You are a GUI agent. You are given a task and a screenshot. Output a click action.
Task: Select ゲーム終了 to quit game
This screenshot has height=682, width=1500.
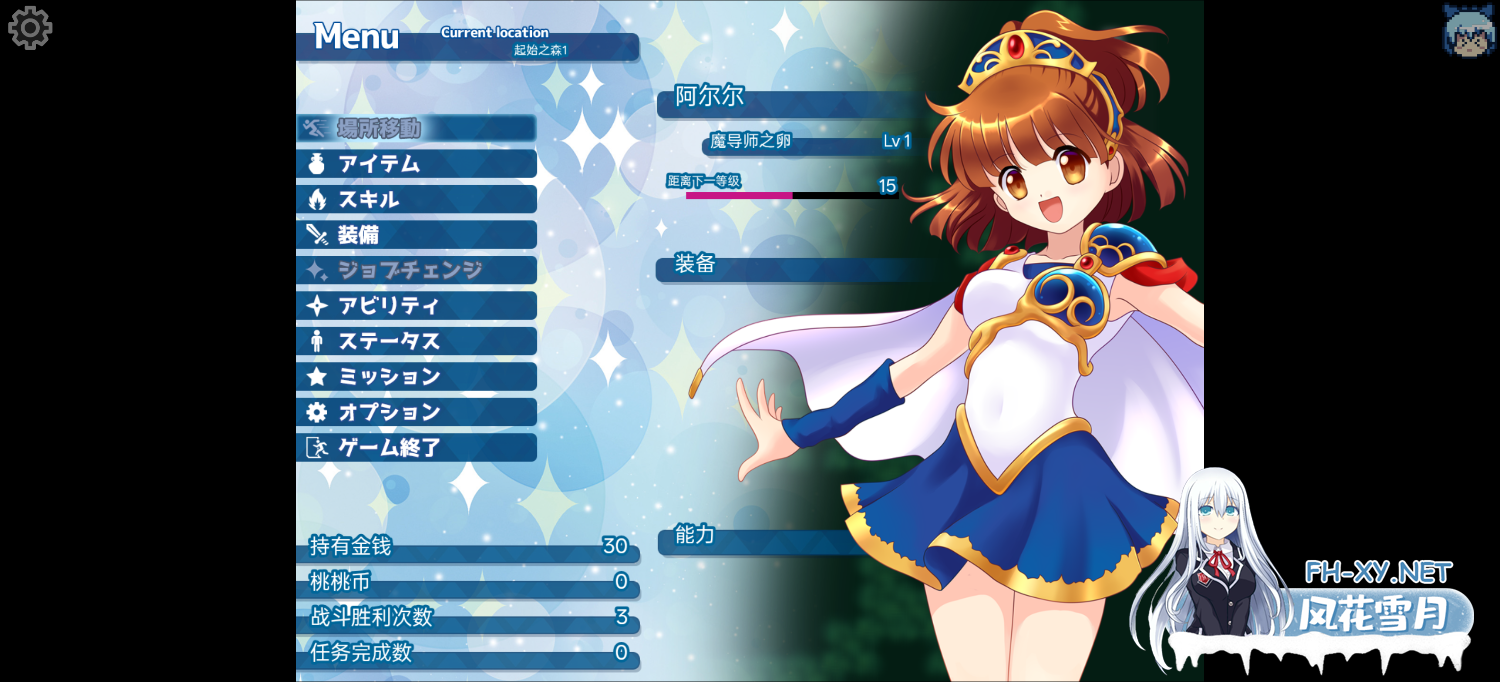416,448
